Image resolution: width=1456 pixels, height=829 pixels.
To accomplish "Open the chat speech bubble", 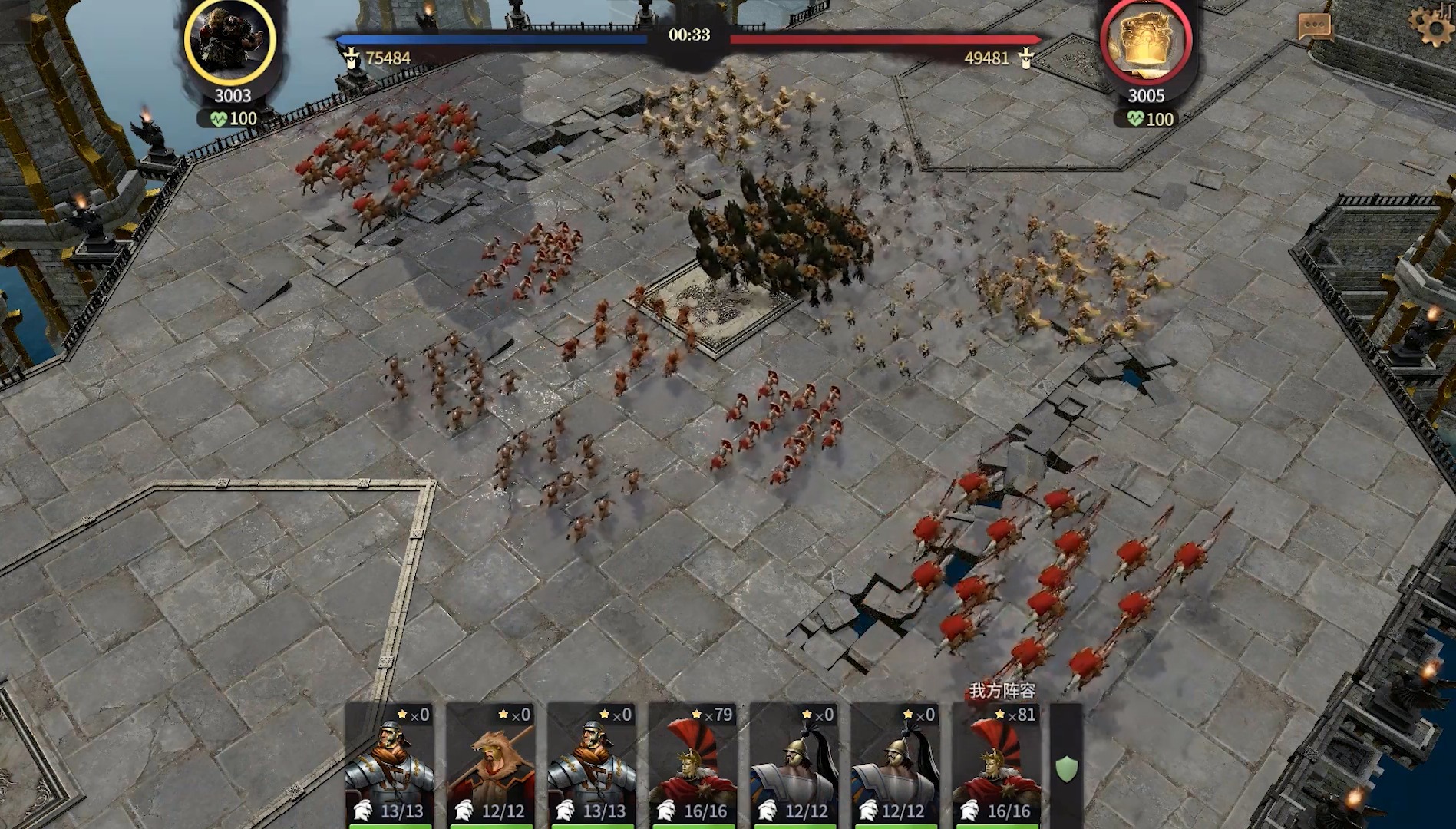I will 1314,27.
